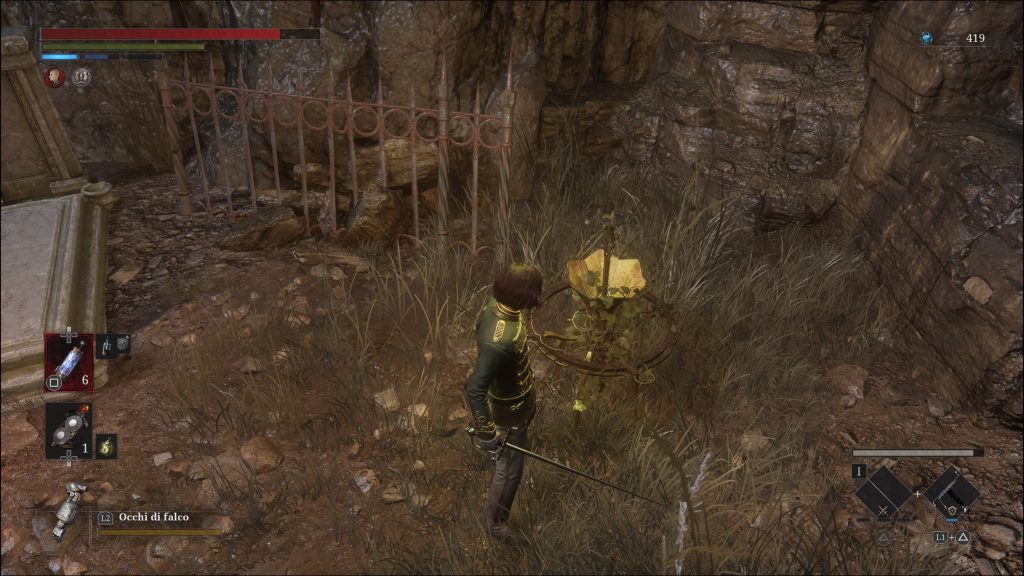Activate the handle Fable Art diamond

click(x=951, y=492)
